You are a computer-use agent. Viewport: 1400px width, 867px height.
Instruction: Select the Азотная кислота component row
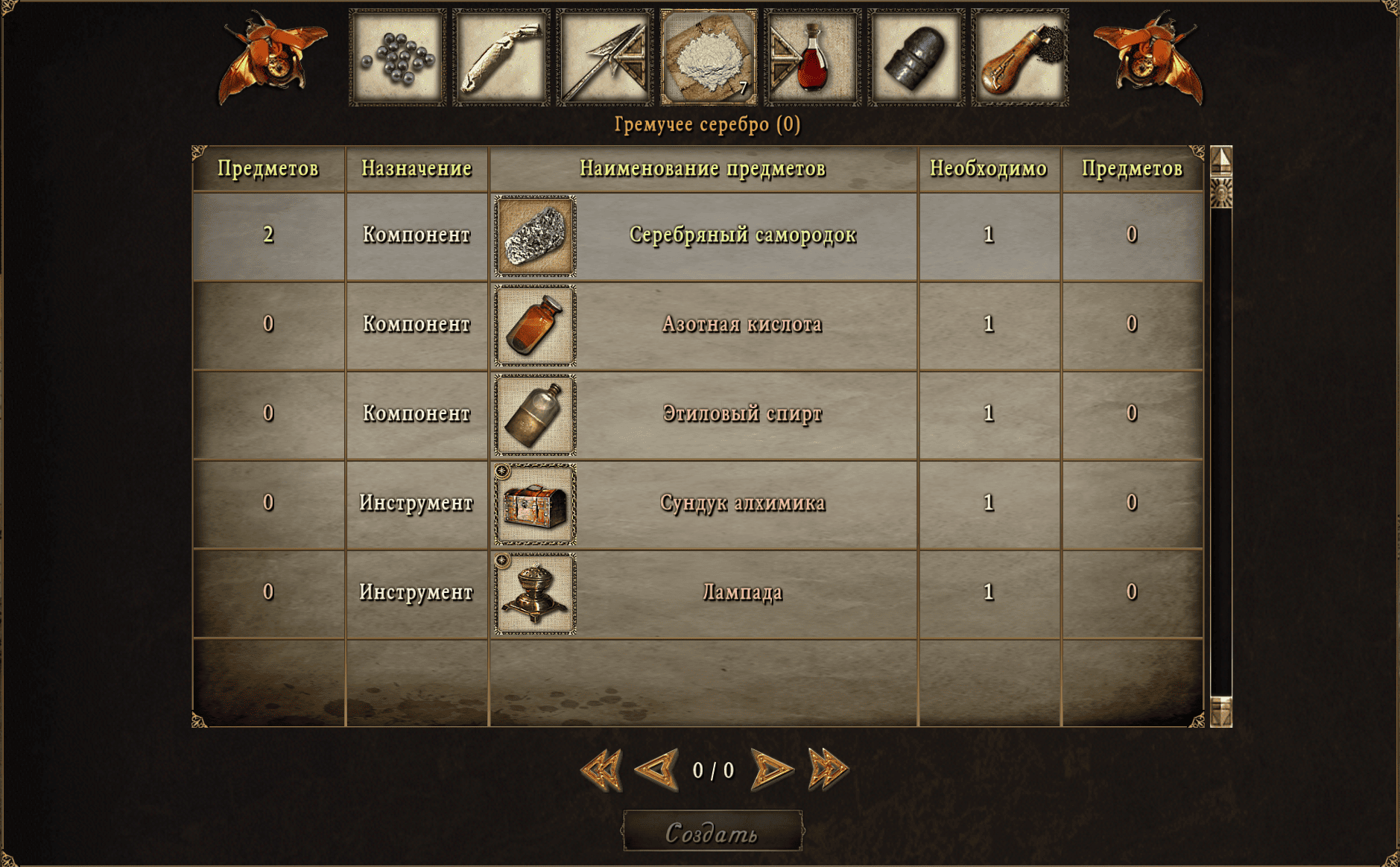pyautogui.click(x=742, y=325)
